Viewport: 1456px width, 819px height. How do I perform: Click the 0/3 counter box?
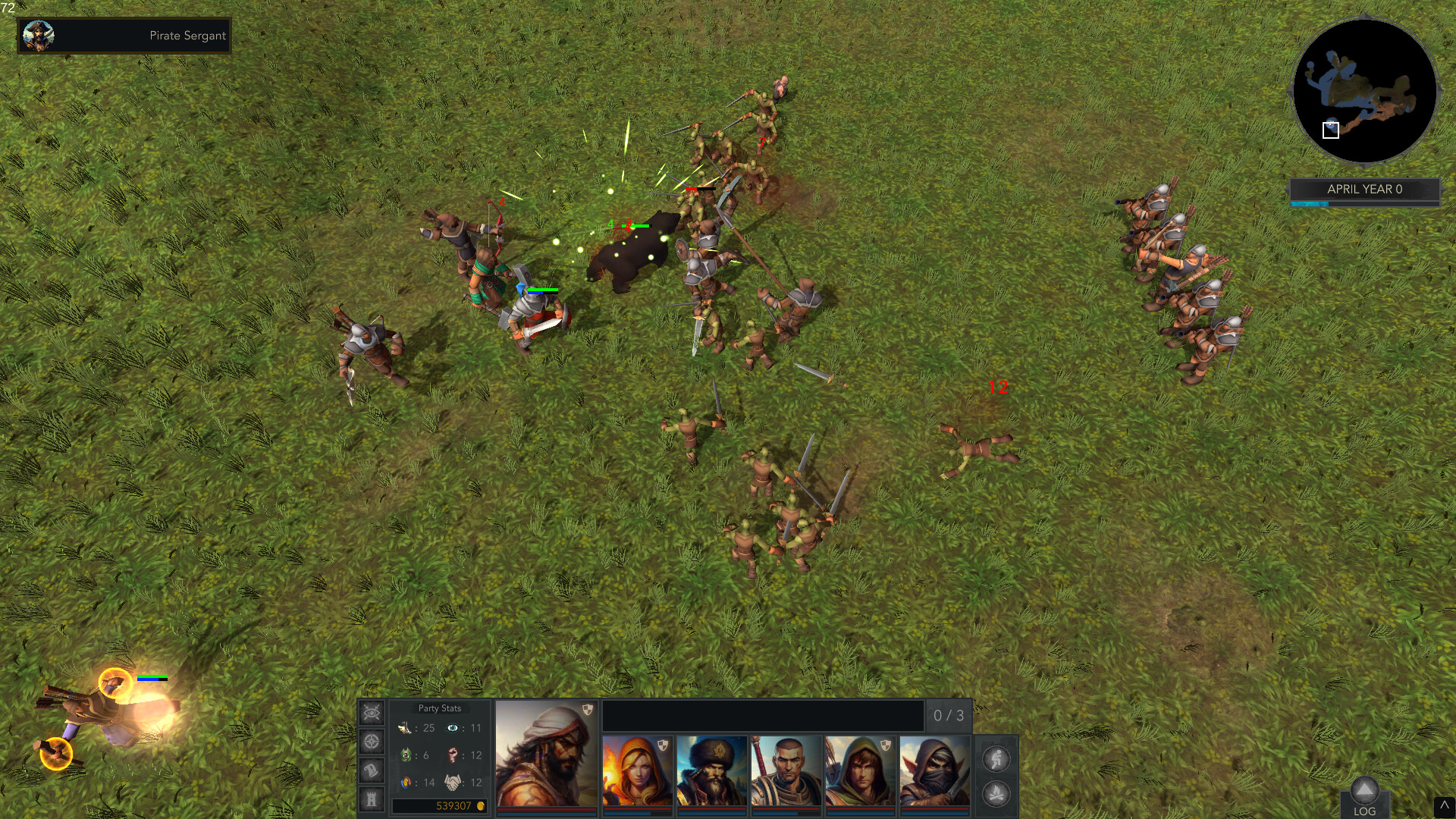tap(948, 714)
